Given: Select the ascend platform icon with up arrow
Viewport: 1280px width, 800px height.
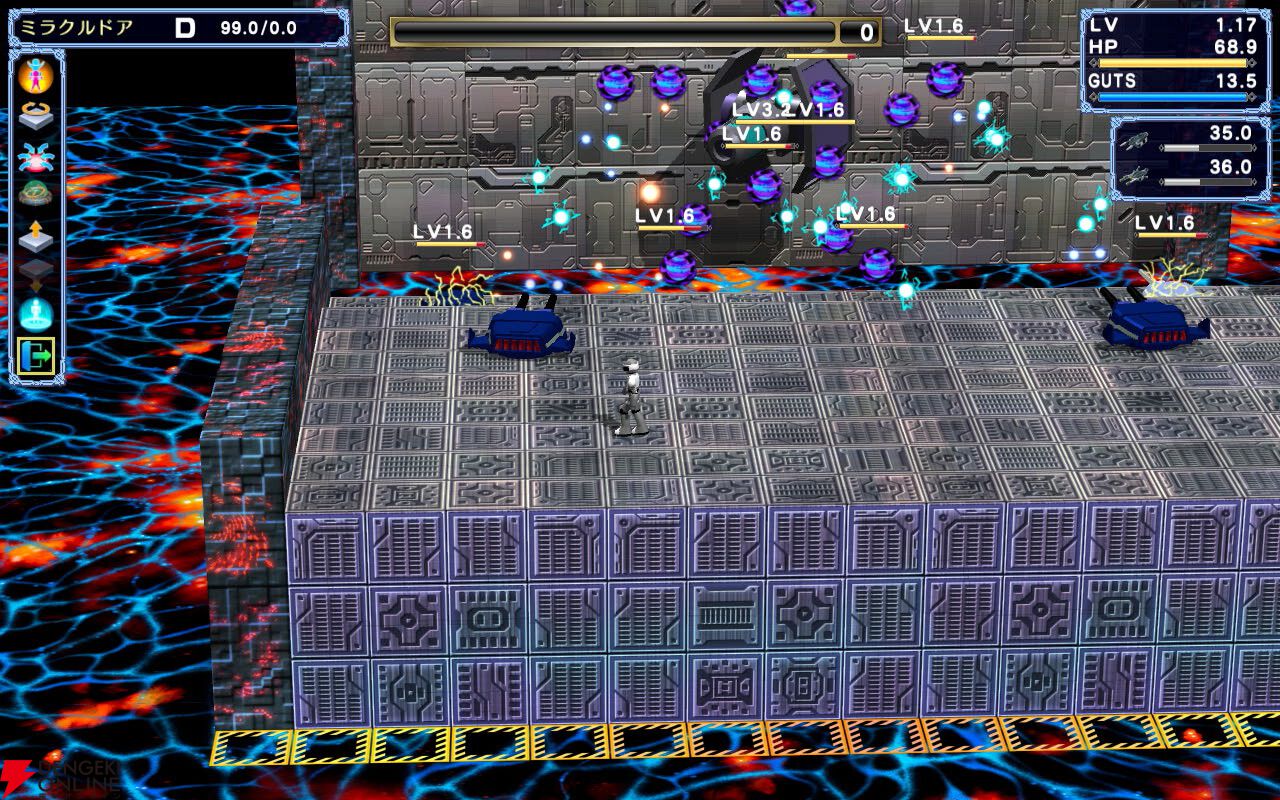Looking at the screenshot, I should [35, 233].
